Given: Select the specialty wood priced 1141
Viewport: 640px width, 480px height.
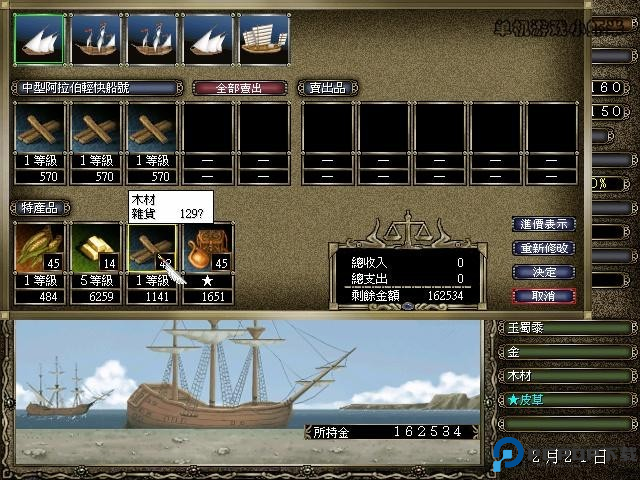Looking at the screenshot, I should click(x=152, y=248).
